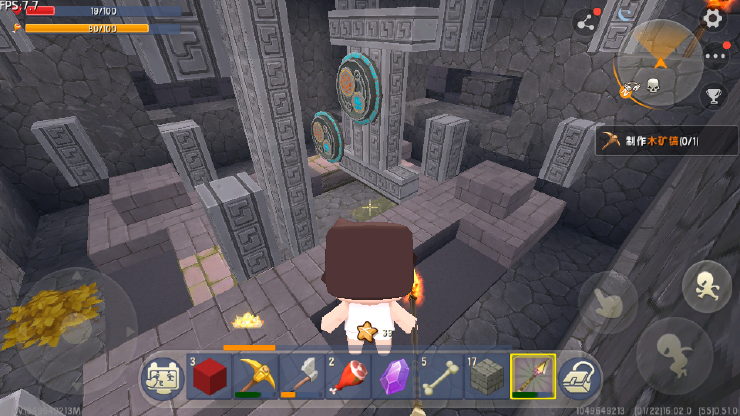Open the three-dots more menu
740x416 pixels.
[x=714, y=56]
